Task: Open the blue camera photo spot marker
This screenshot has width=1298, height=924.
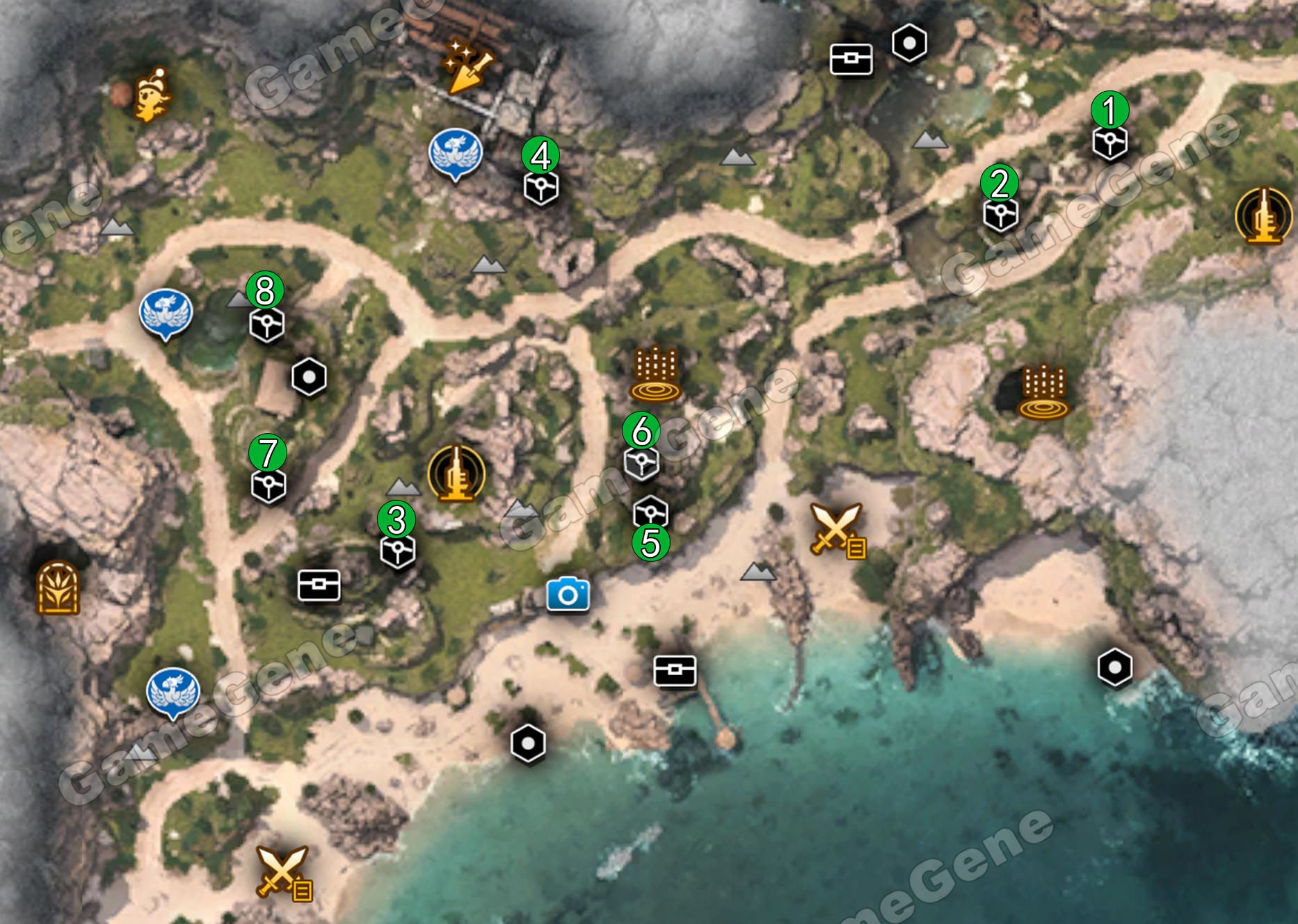Action: click(568, 594)
